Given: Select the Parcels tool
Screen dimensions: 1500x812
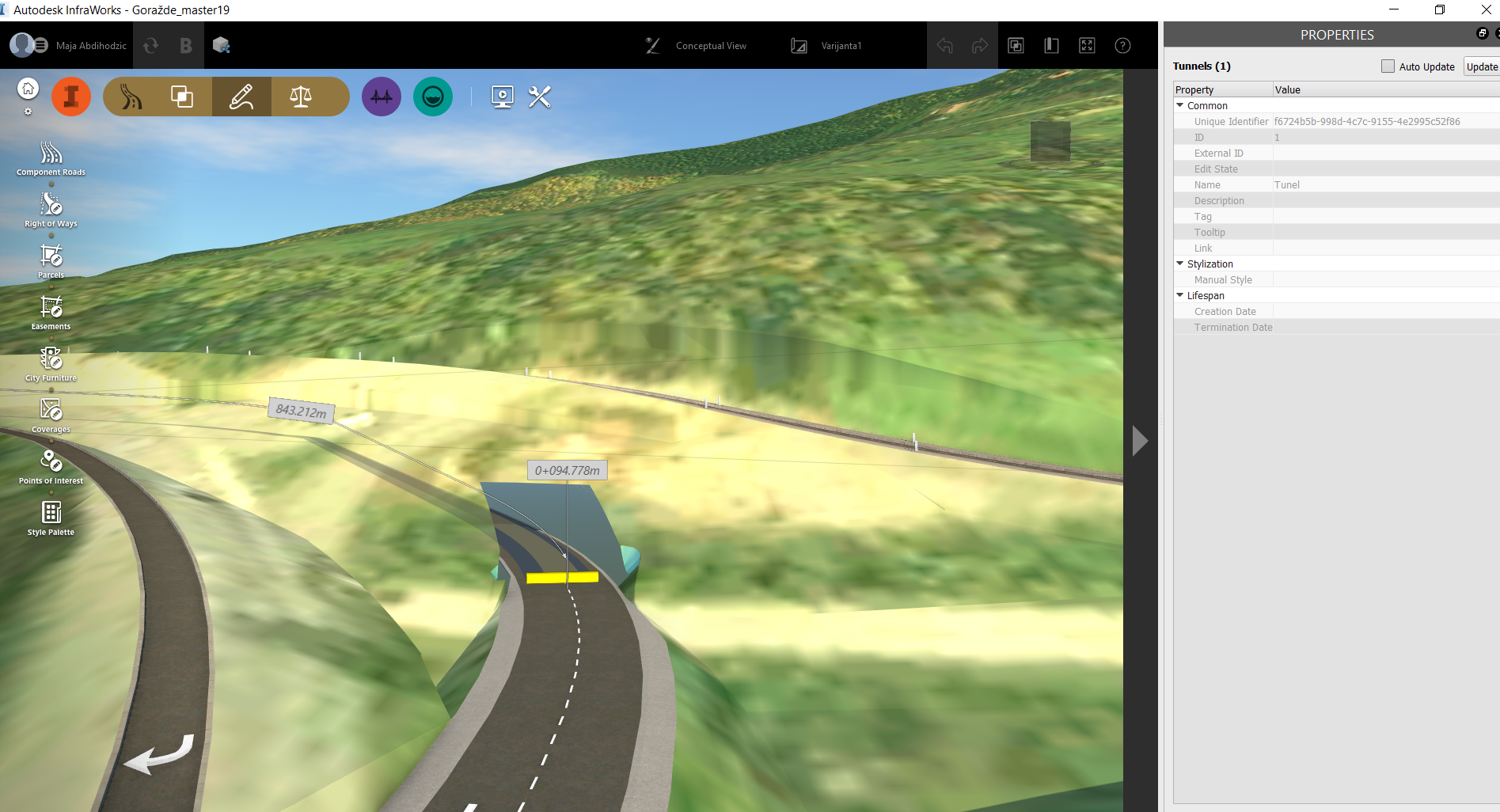Looking at the screenshot, I should point(50,259).
